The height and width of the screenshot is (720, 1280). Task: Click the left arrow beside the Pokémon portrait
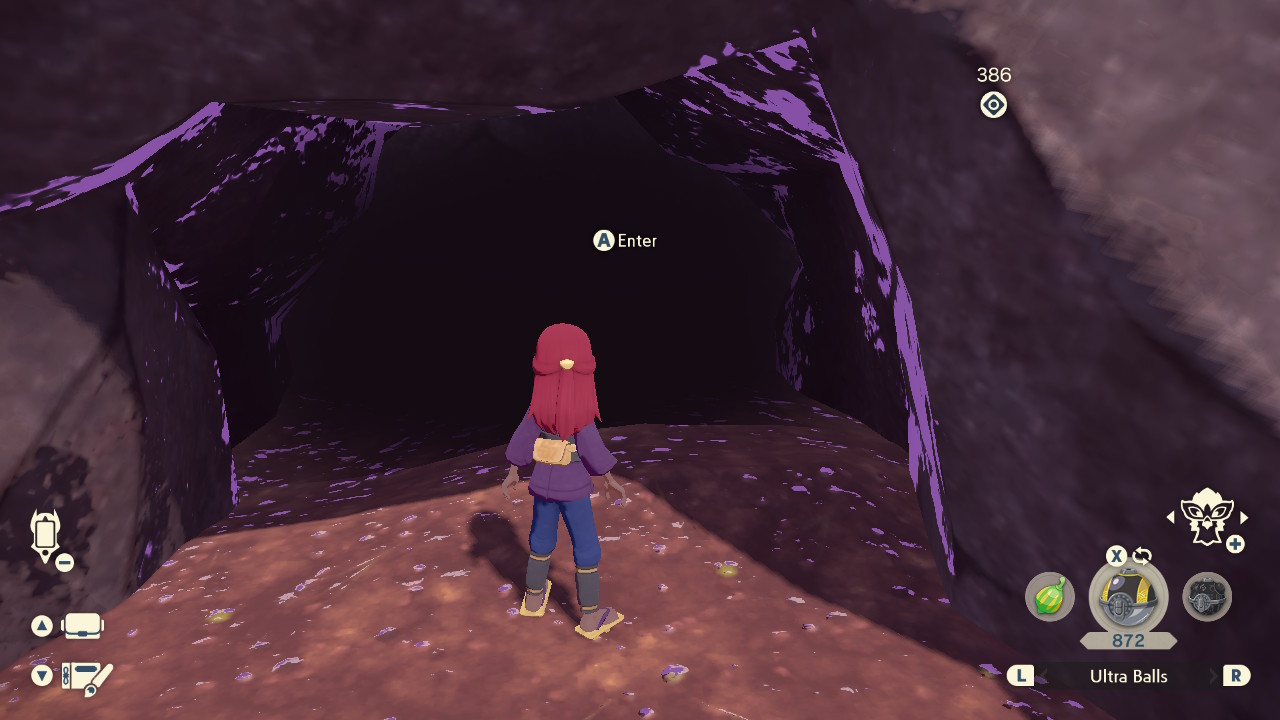pyautogui.click(x=1172, y=519)
